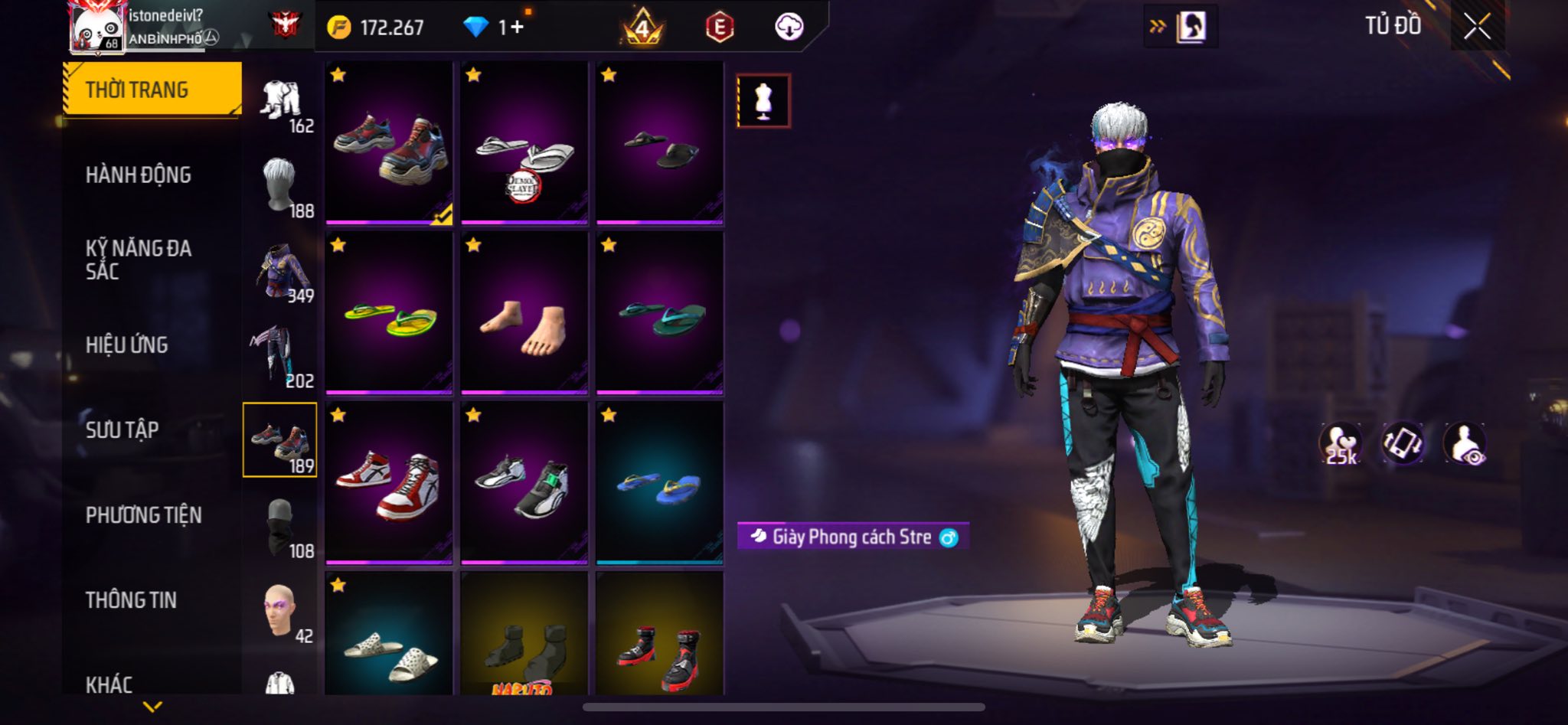Image resolution: width=1568 pixels, height=725 pixels.
Task: Open the Thông Tin tab
Action: (131, 600)
